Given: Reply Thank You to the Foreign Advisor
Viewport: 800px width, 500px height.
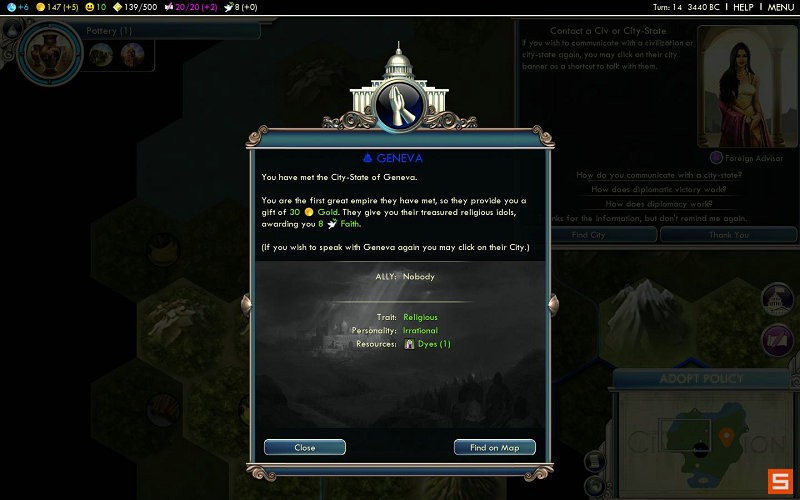Looking at the screenshot, I should tap(728, 234).
